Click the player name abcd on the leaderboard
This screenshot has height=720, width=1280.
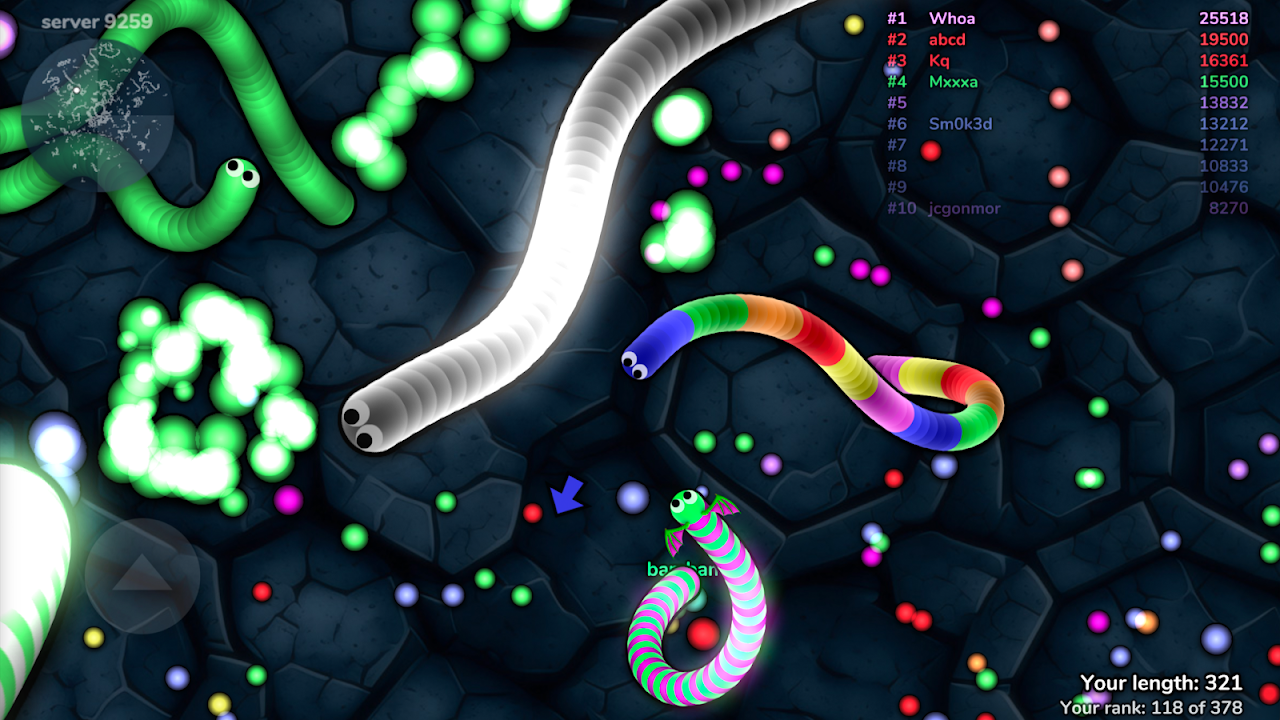(945, 40)
